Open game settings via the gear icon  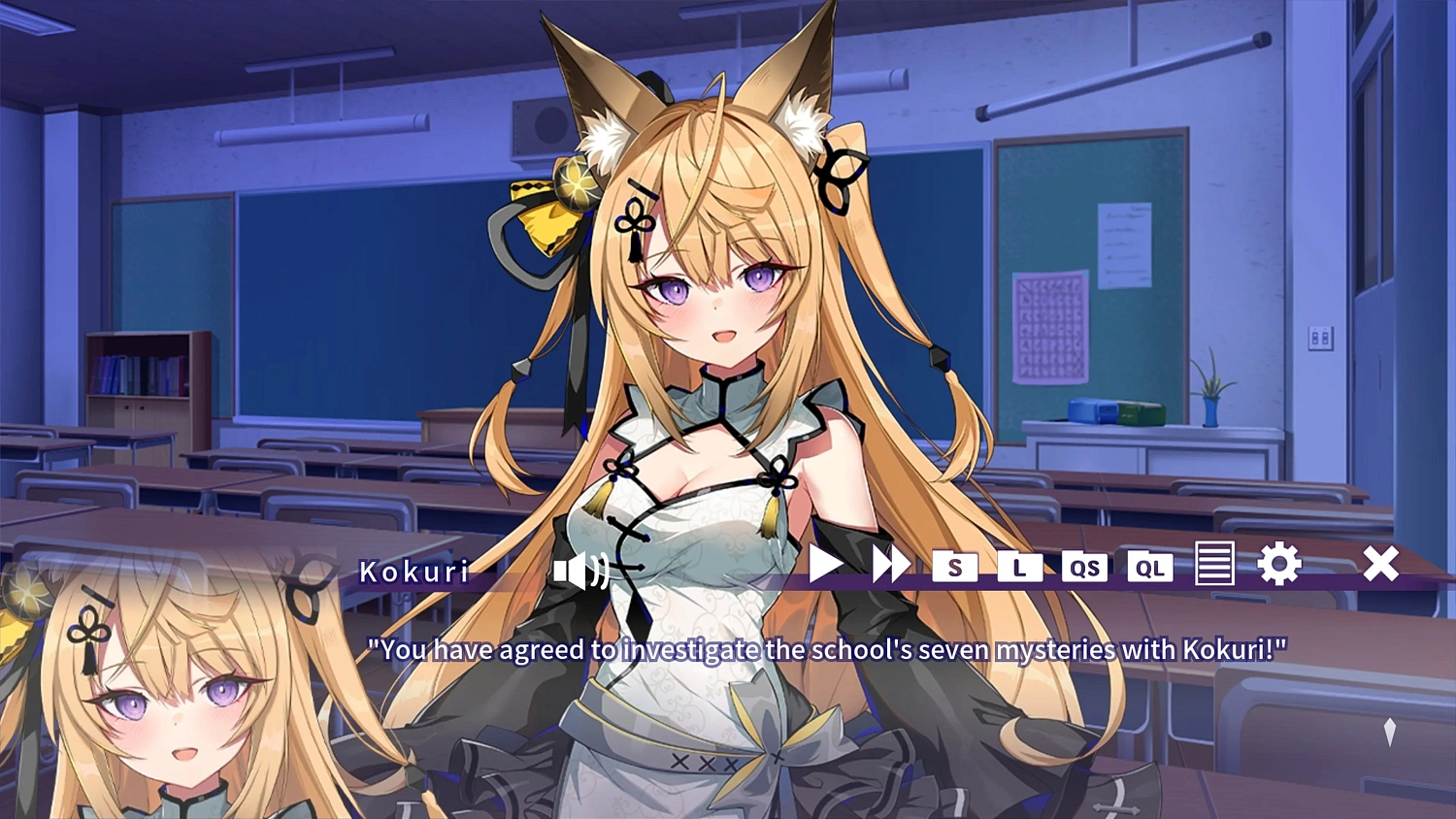(x=1280, y=563)
